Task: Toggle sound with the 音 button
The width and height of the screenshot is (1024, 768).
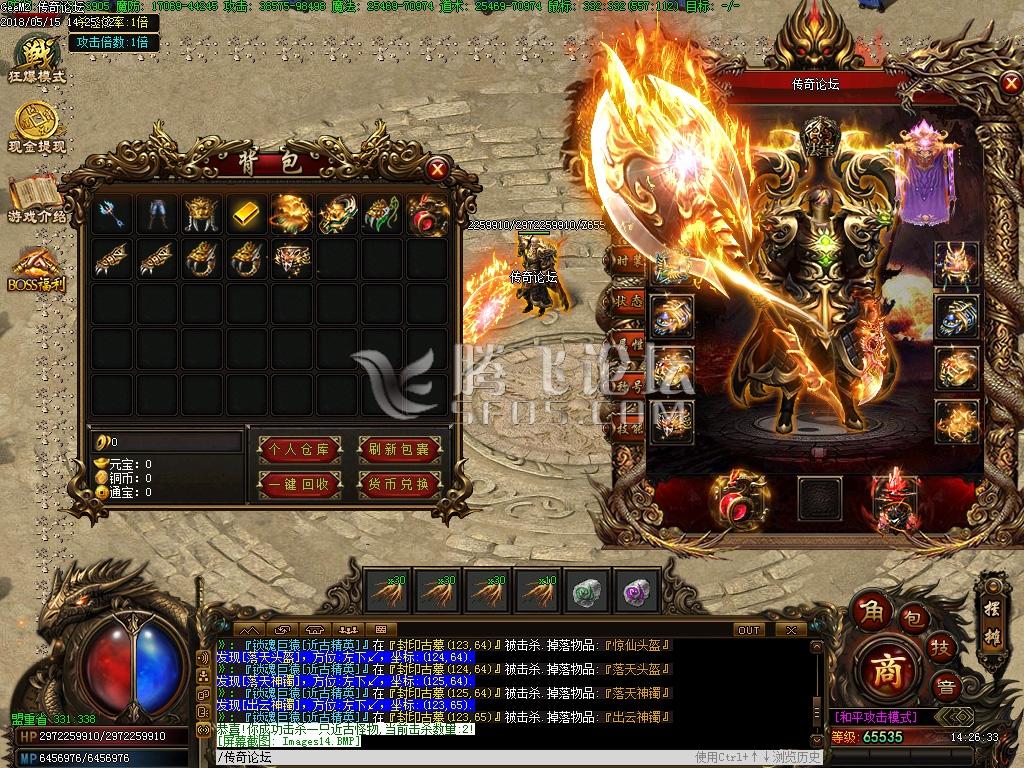Action: point(945,687)
